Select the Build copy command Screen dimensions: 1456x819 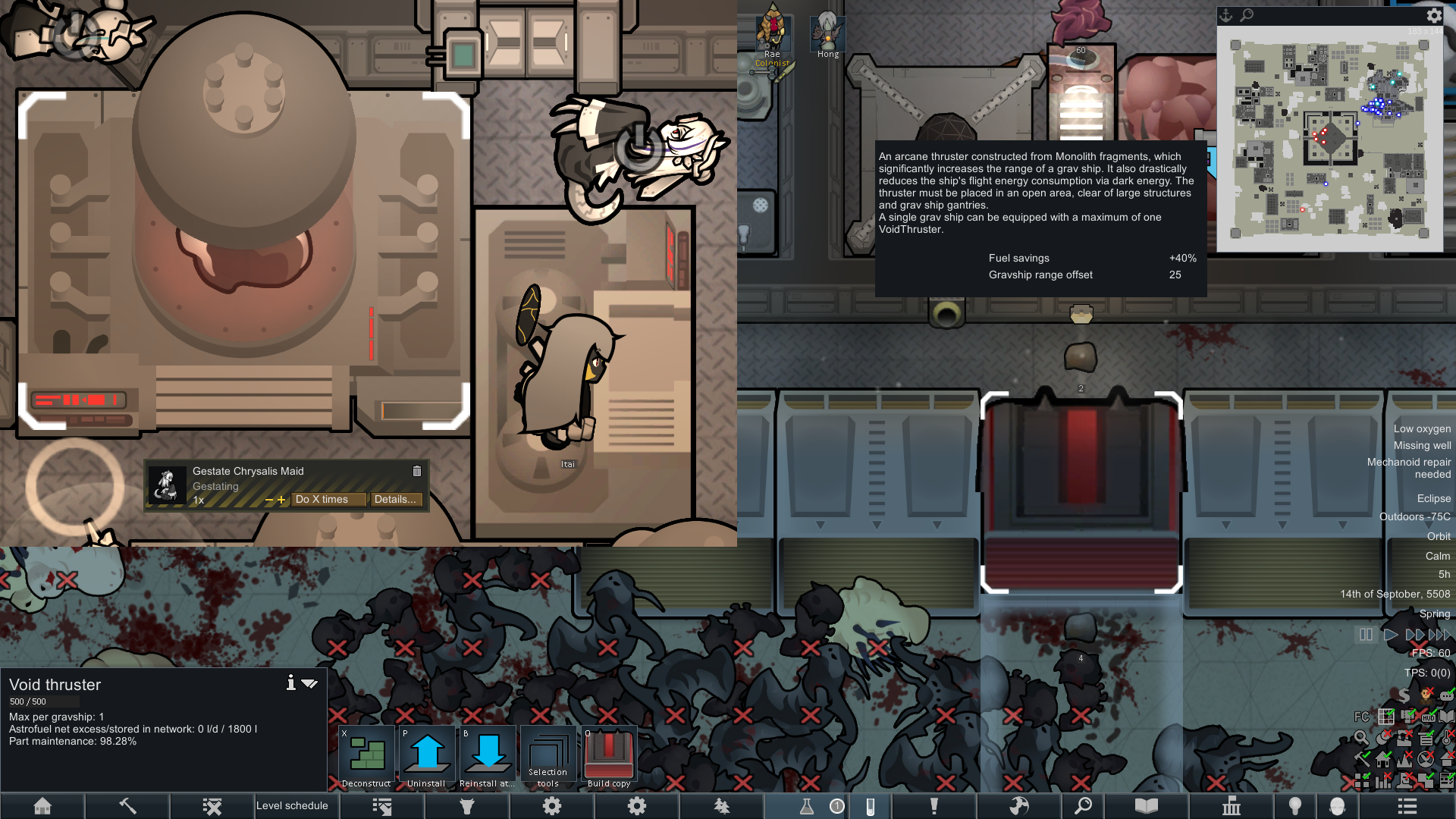coord(609,756)
